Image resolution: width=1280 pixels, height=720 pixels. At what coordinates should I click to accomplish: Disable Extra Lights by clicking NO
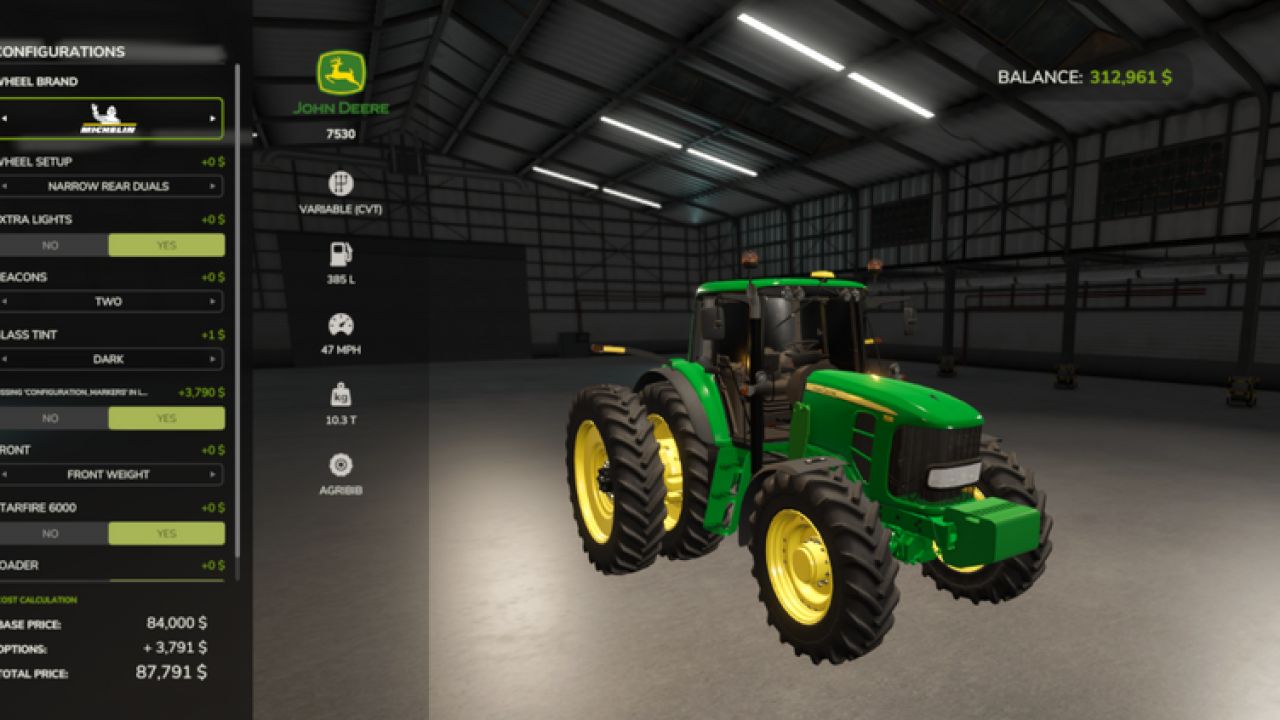[x=50, y=244]
